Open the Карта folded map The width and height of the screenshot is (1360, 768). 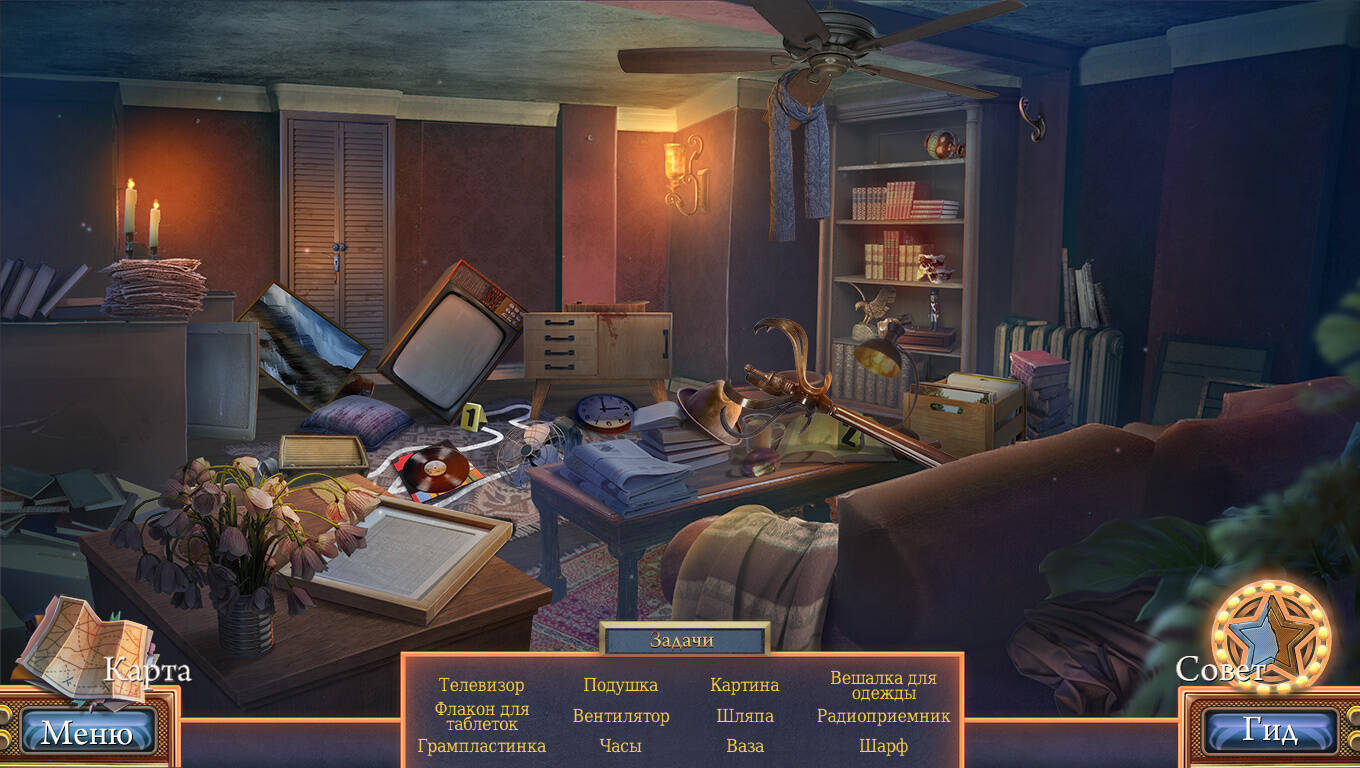(x=84, y=647)
